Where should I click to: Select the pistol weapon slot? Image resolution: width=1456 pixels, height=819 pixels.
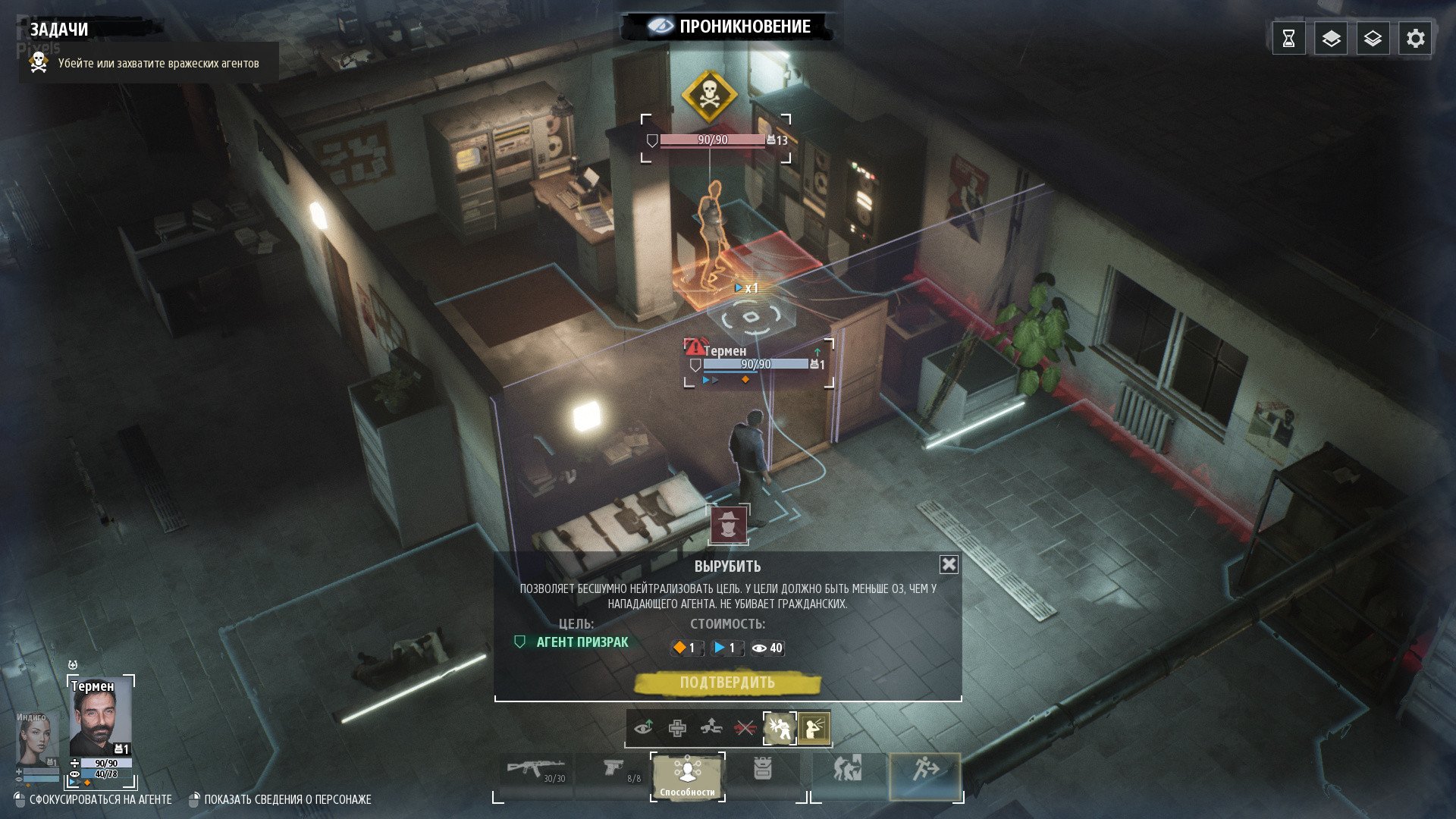pos(616,772)
